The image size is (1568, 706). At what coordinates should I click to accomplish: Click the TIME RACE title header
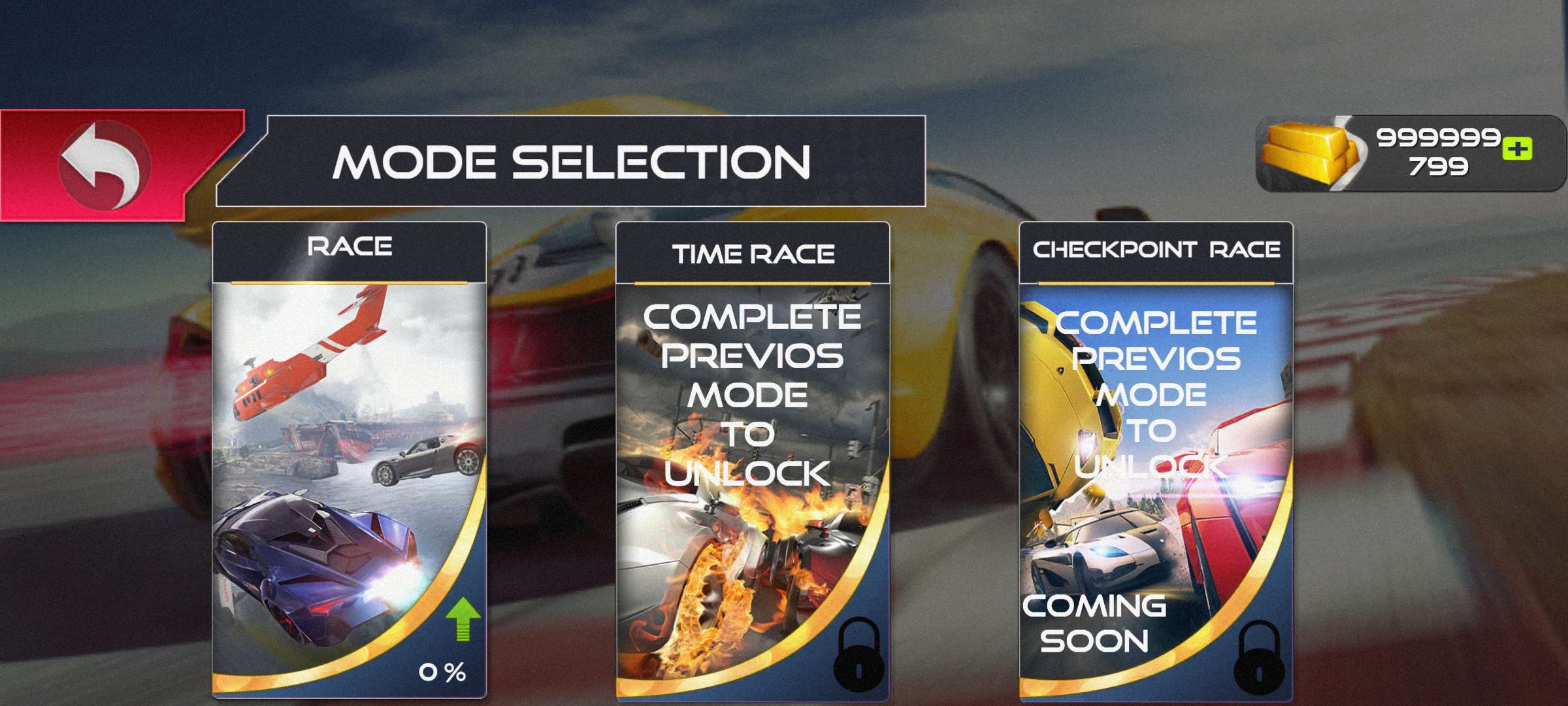[x=755, y=254]
